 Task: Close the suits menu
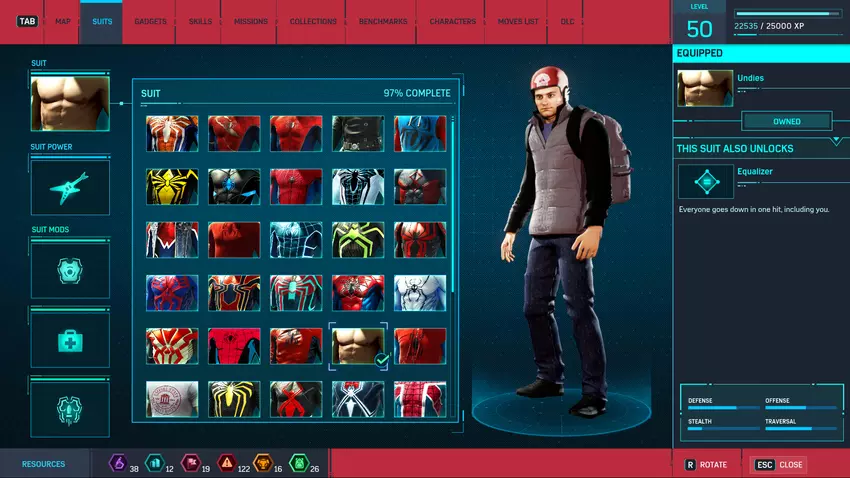tap(779, 465)
